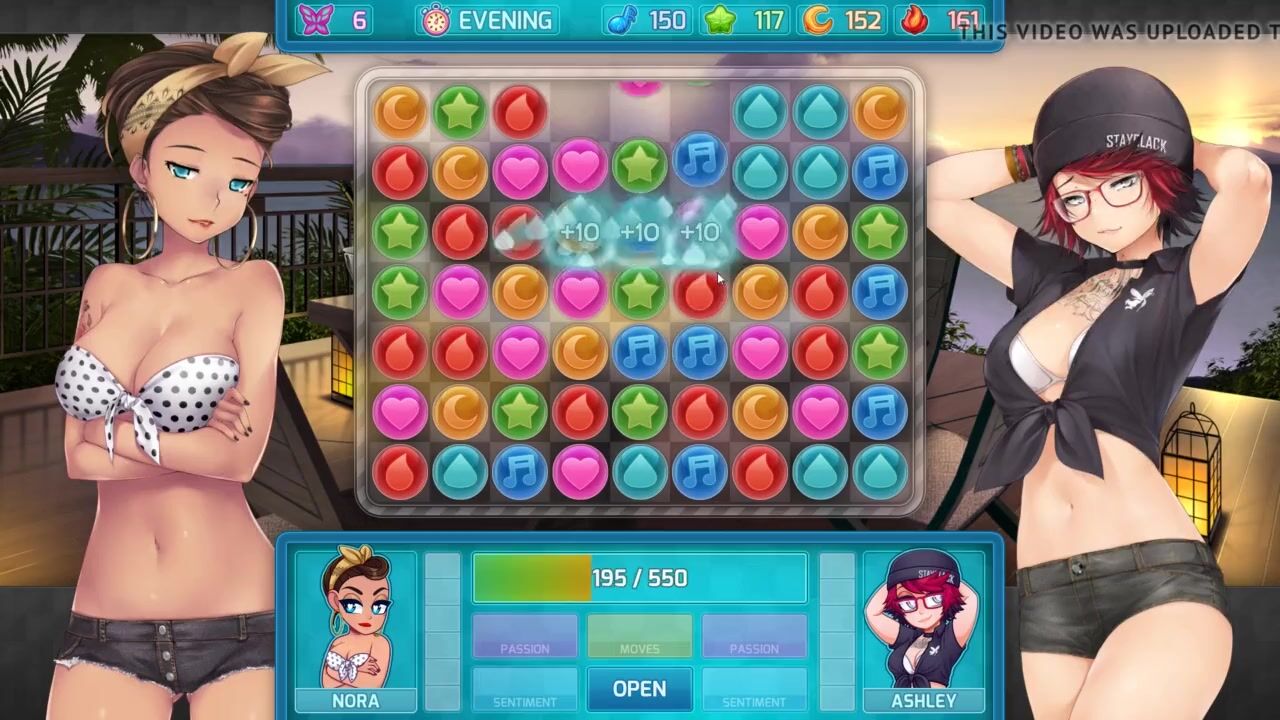The image size is (1280, 720).
Task: Select the pink heart right of the +10 popups
Action: (760, 231)
